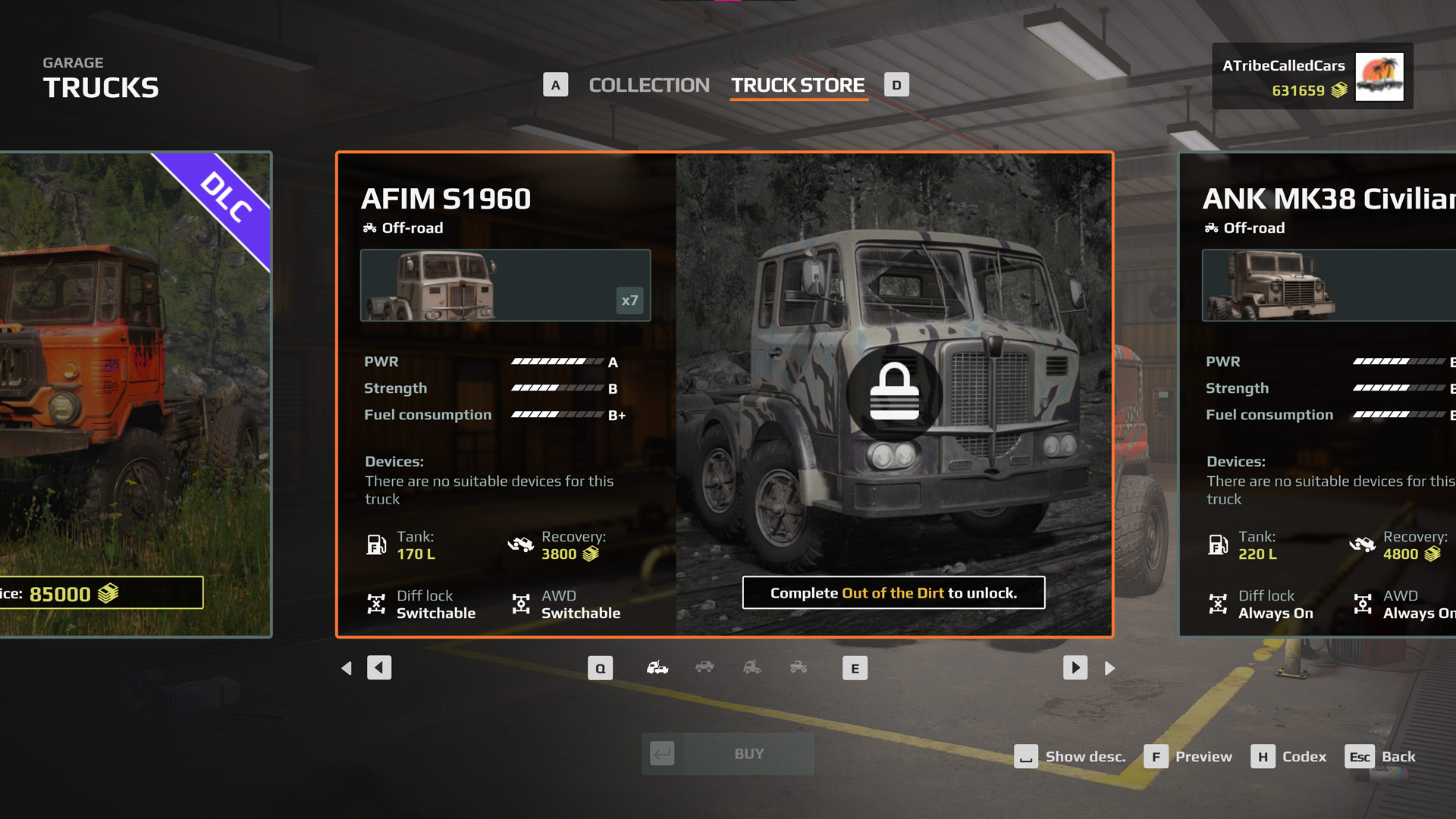Image resolution: width=1456 pixels, height=819 pixels.
Task: Open the truck Preview
Action: [1189, 757]
